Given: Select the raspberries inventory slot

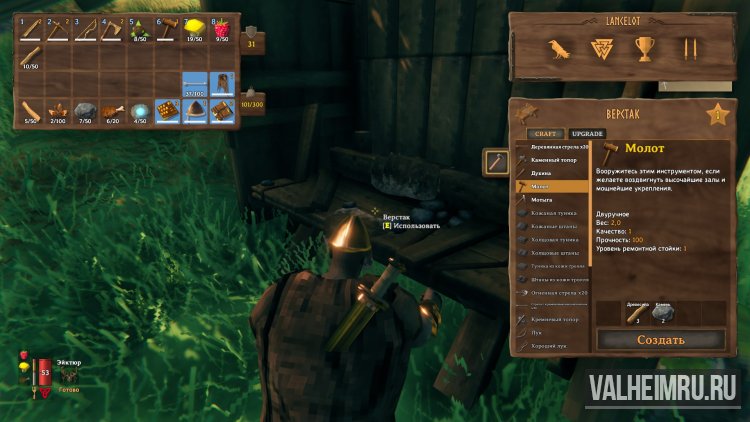Looking at the screenshot, I should pos(223,30).
